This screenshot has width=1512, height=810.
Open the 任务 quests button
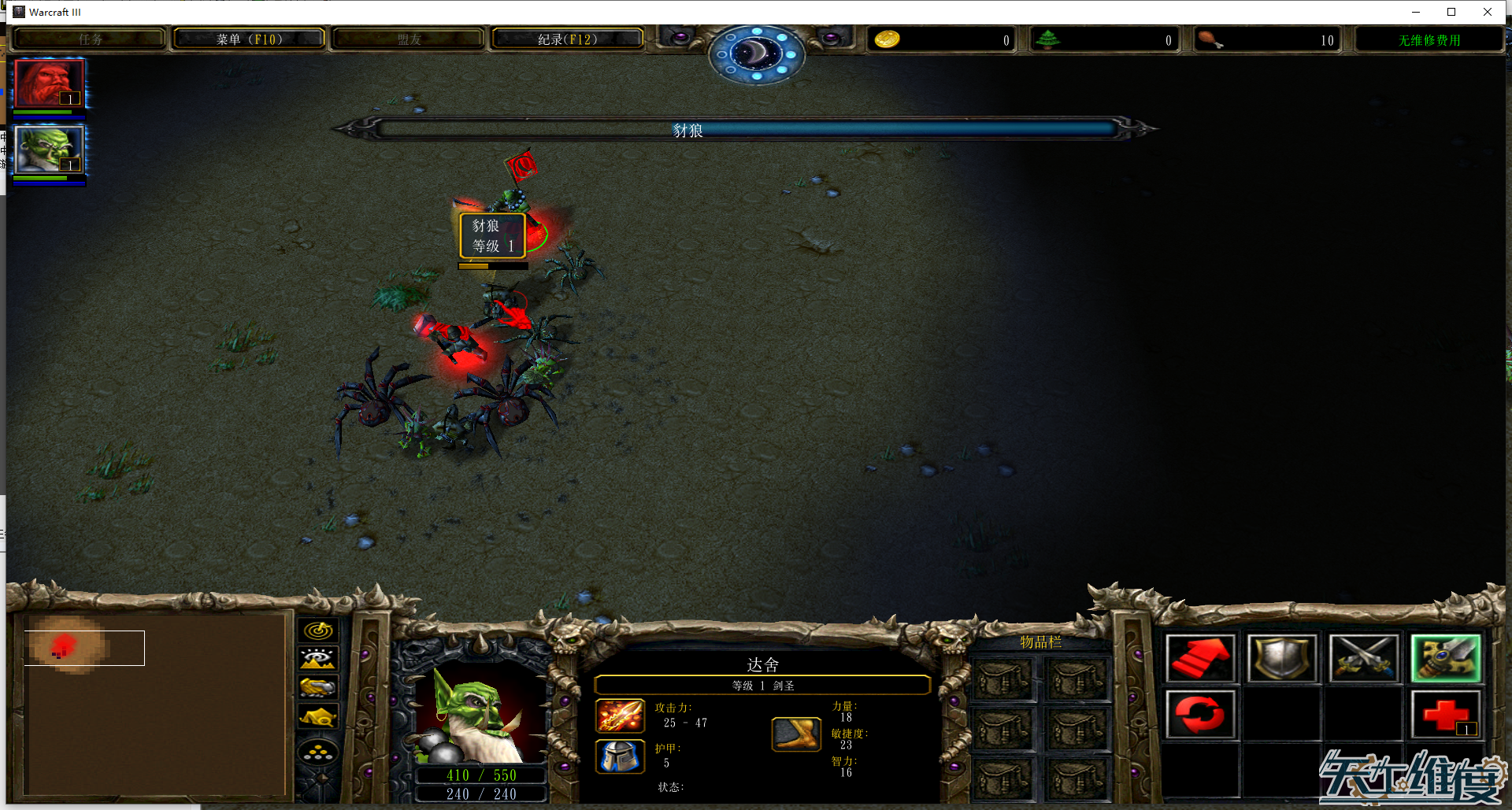pyautogui.click(x=90, y=39)
